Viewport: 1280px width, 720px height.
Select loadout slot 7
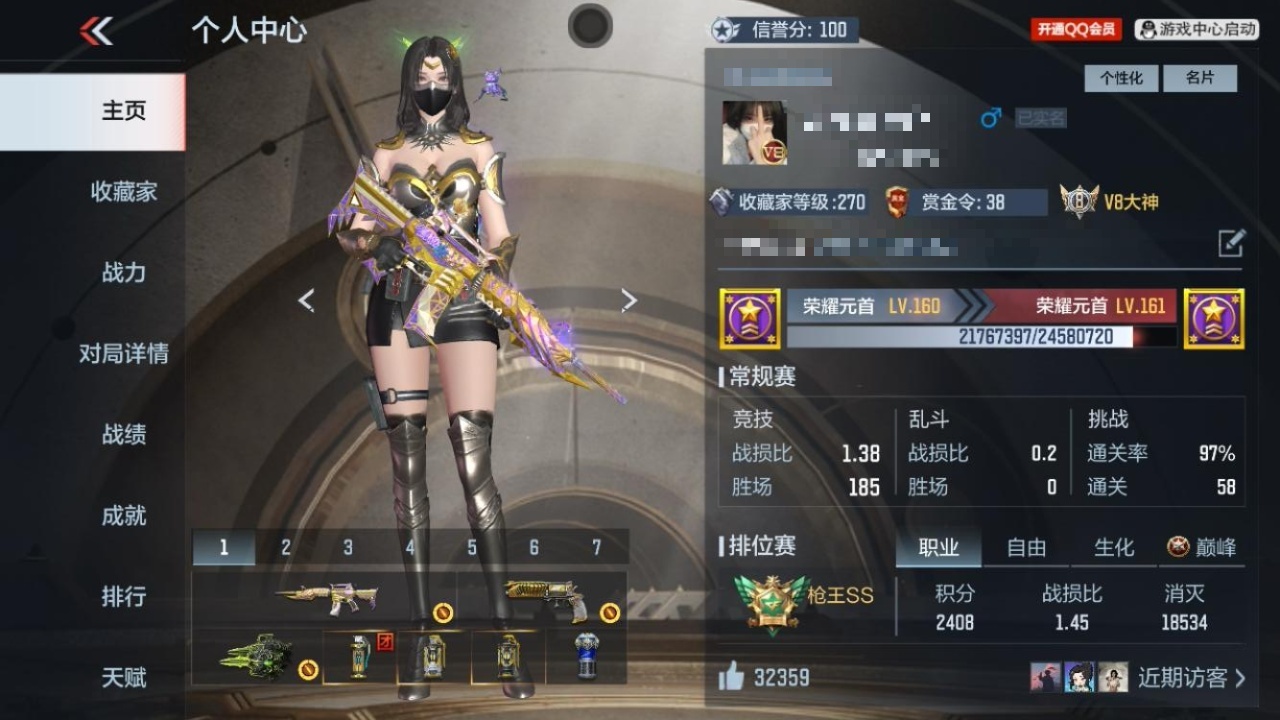click(x=597, y=547)
